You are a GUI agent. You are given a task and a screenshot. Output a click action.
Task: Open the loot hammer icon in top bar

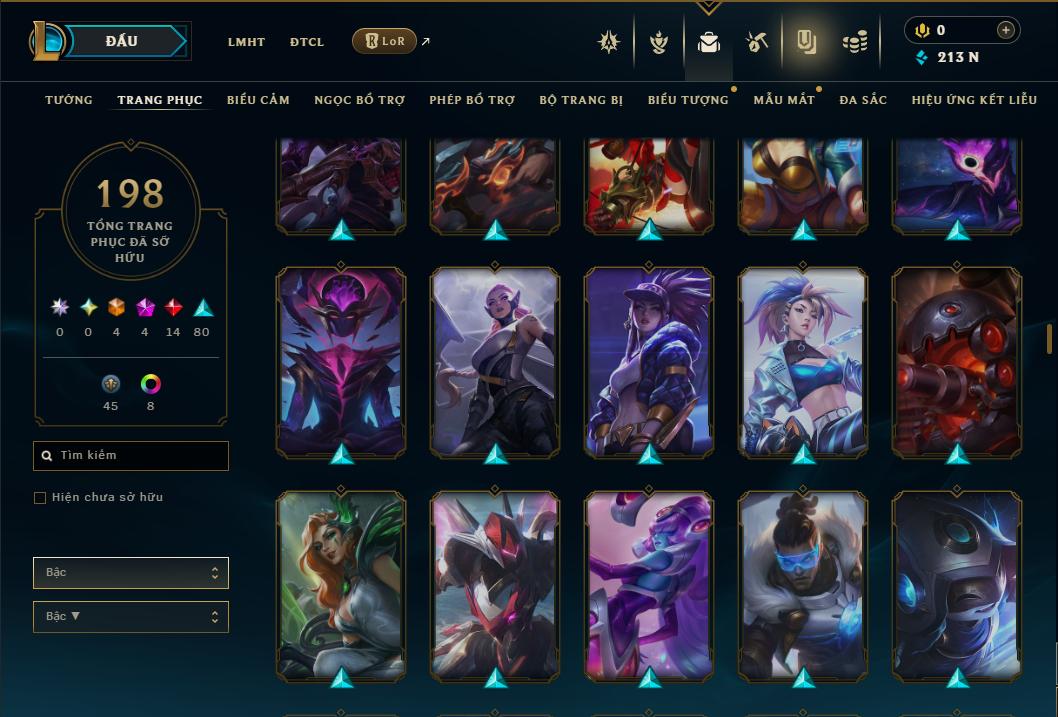(x=756, y=42)
